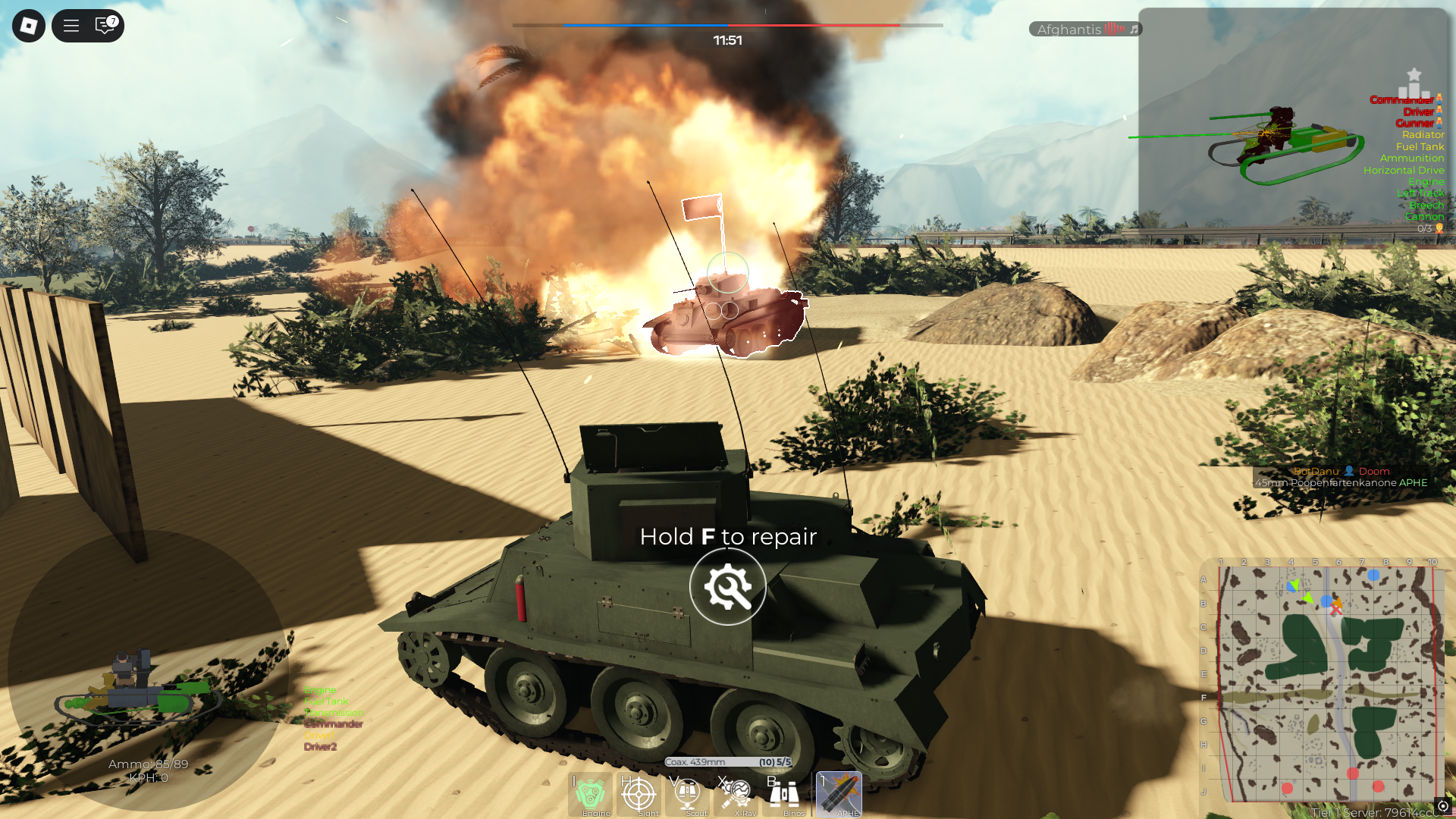
Task: Click the leaderboard star icon
Action: [x=1415, y=74]
